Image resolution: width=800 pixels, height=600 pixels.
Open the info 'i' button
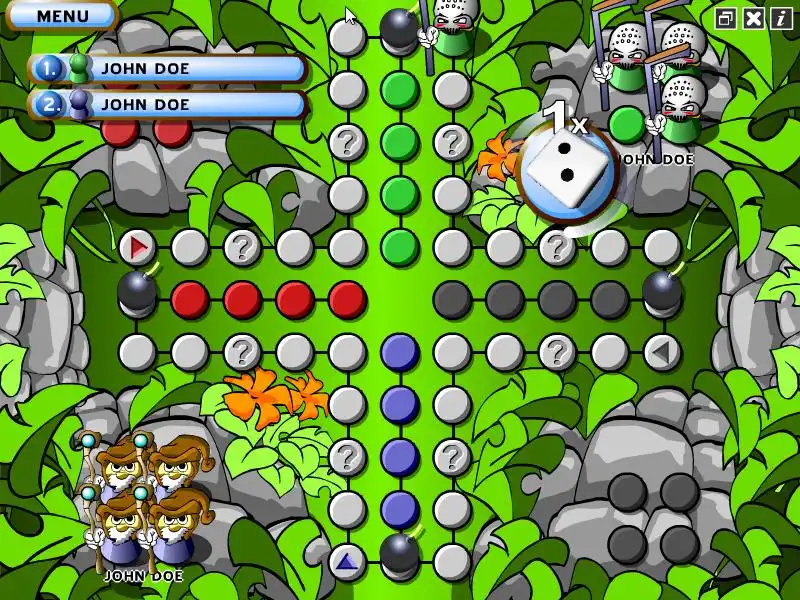click(780, 18)
